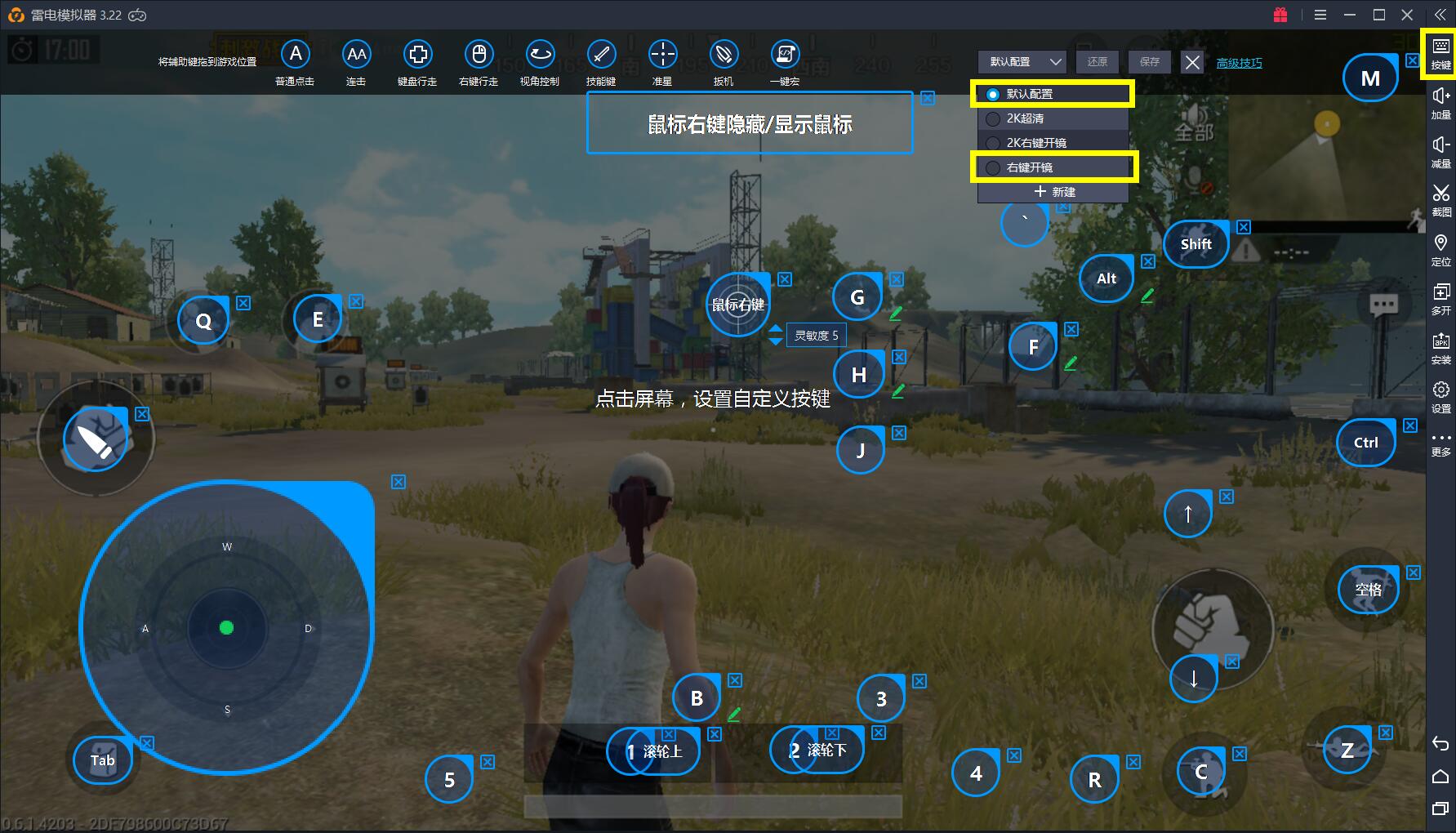Open the 截图 screenshot tool in sidebar

click(x=1441, y=198)
